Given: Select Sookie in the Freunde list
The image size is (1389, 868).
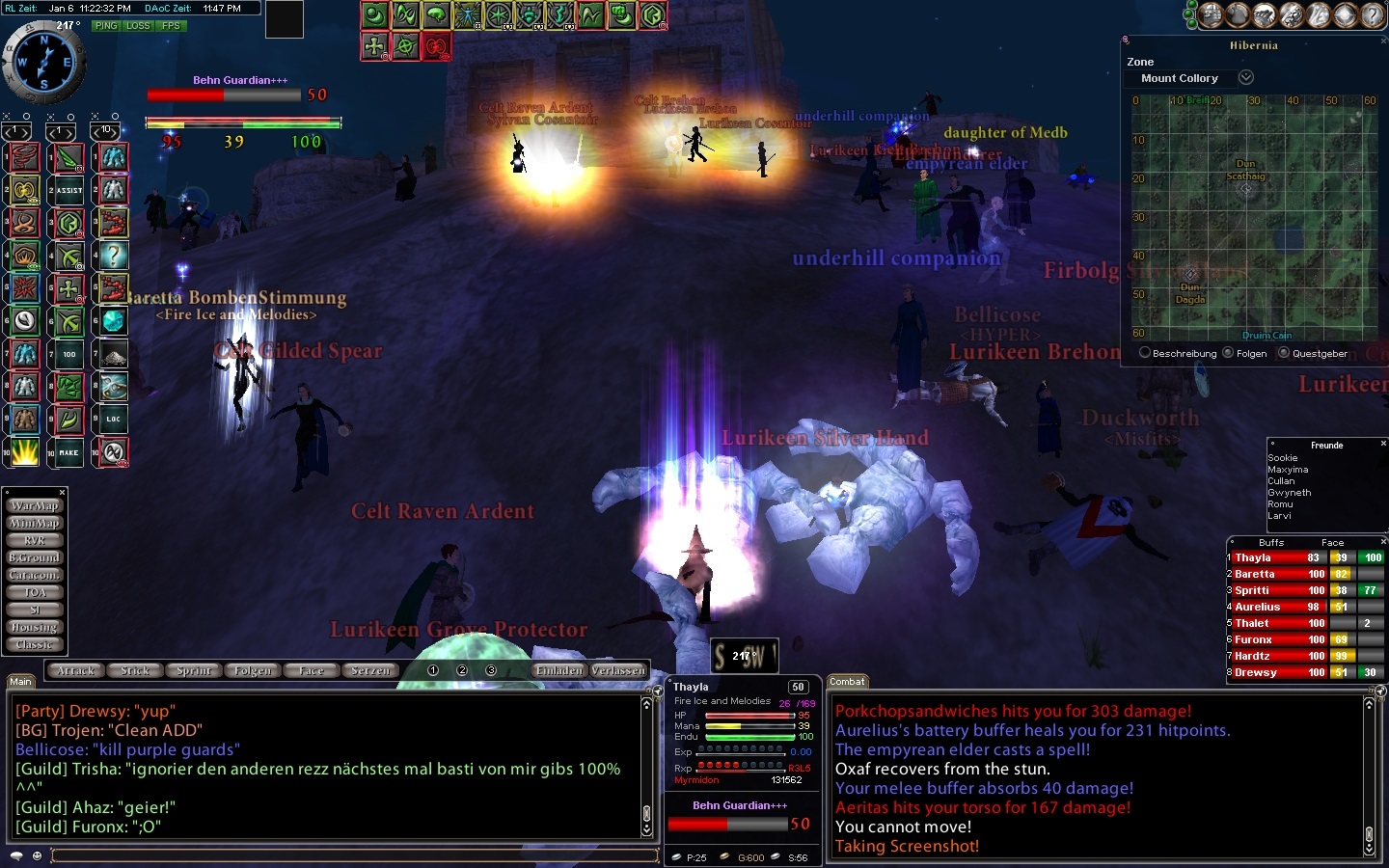Looking at the screenshot, I should coord(1283,458).
